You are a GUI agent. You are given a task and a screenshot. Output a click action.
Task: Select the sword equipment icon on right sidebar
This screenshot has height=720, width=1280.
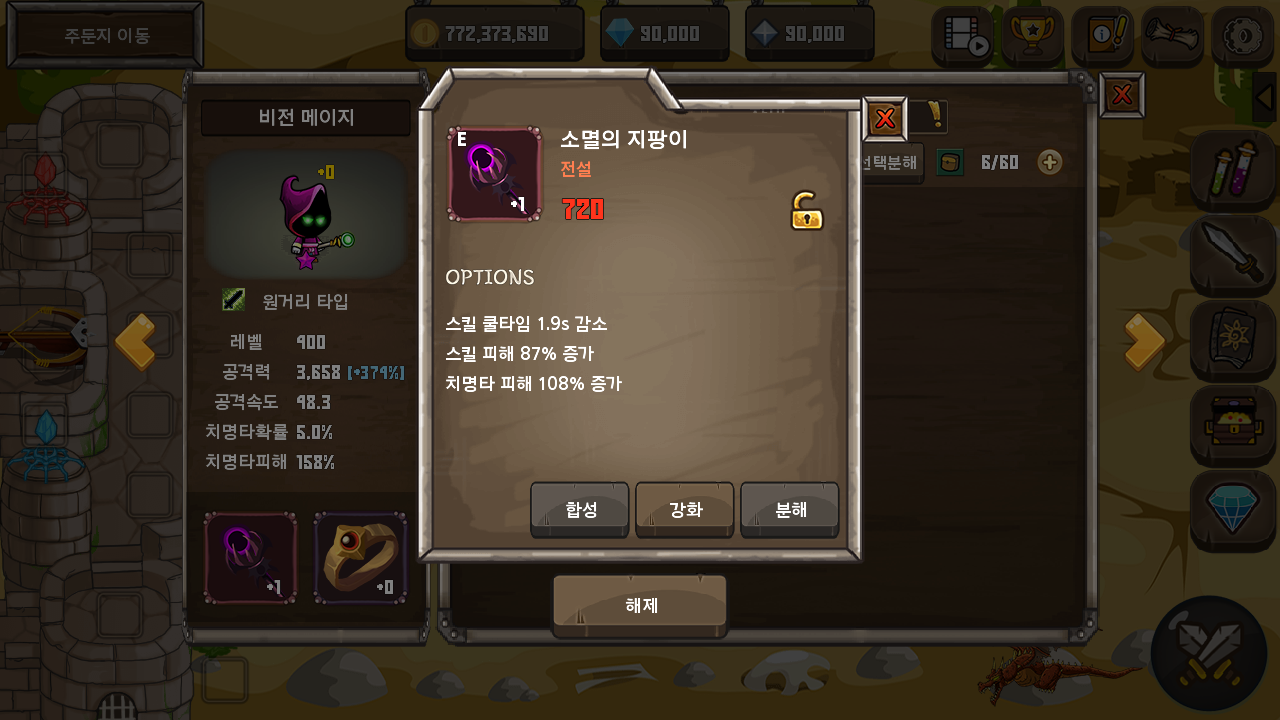(x=1232, y=256)
